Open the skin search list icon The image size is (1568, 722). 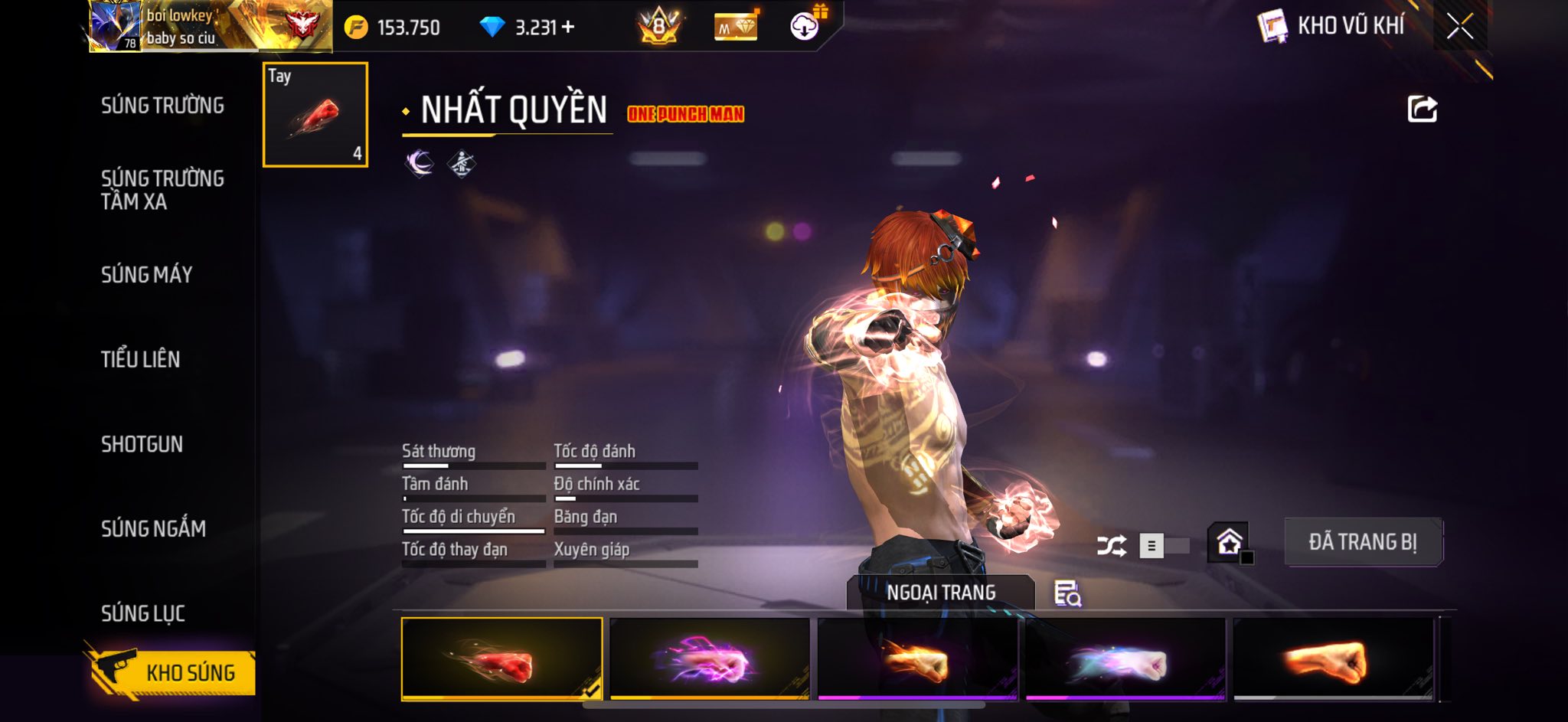pos(1067,593)
